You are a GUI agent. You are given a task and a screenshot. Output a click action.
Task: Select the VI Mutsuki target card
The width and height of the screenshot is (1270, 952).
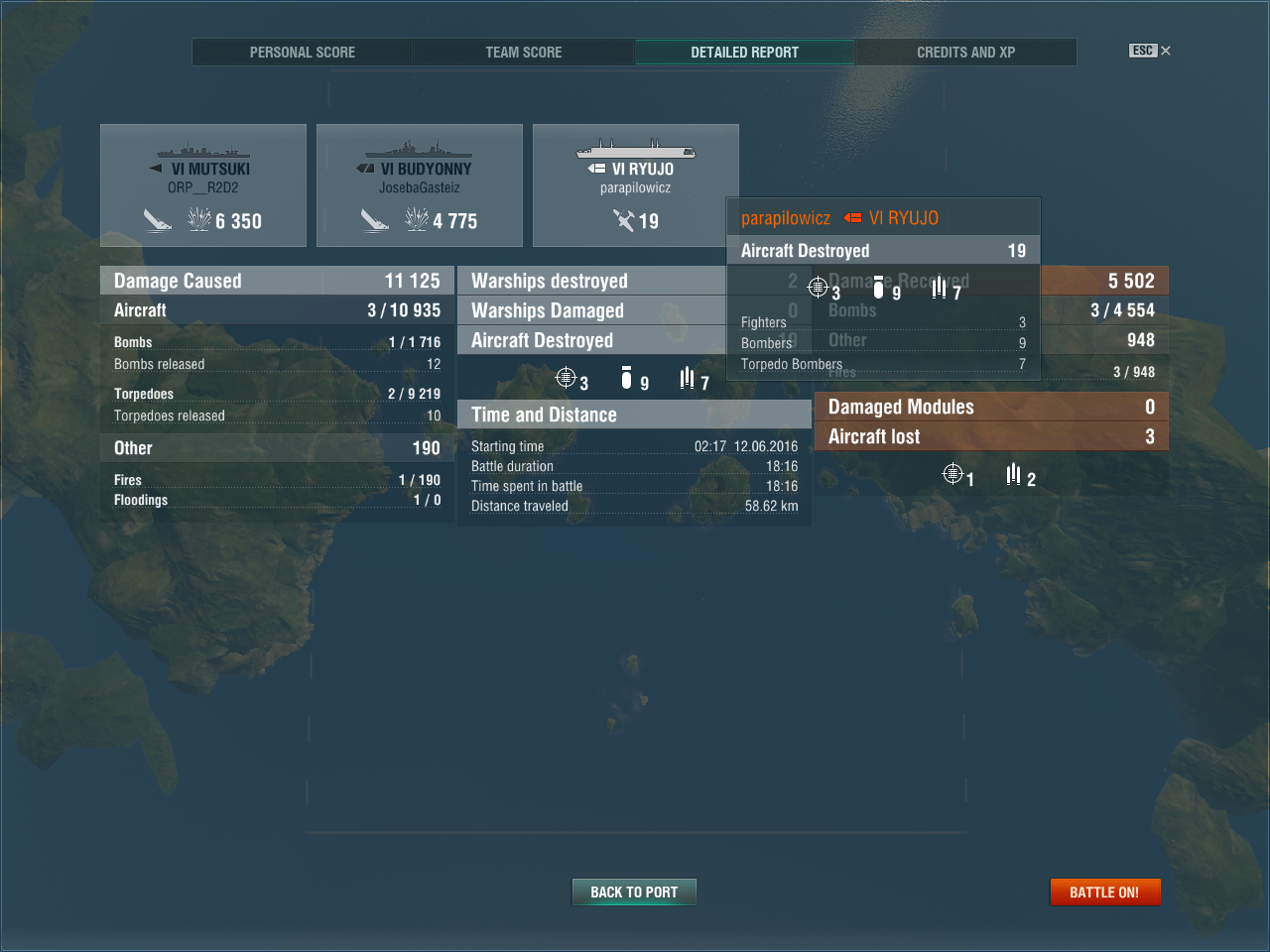point(203,185)
